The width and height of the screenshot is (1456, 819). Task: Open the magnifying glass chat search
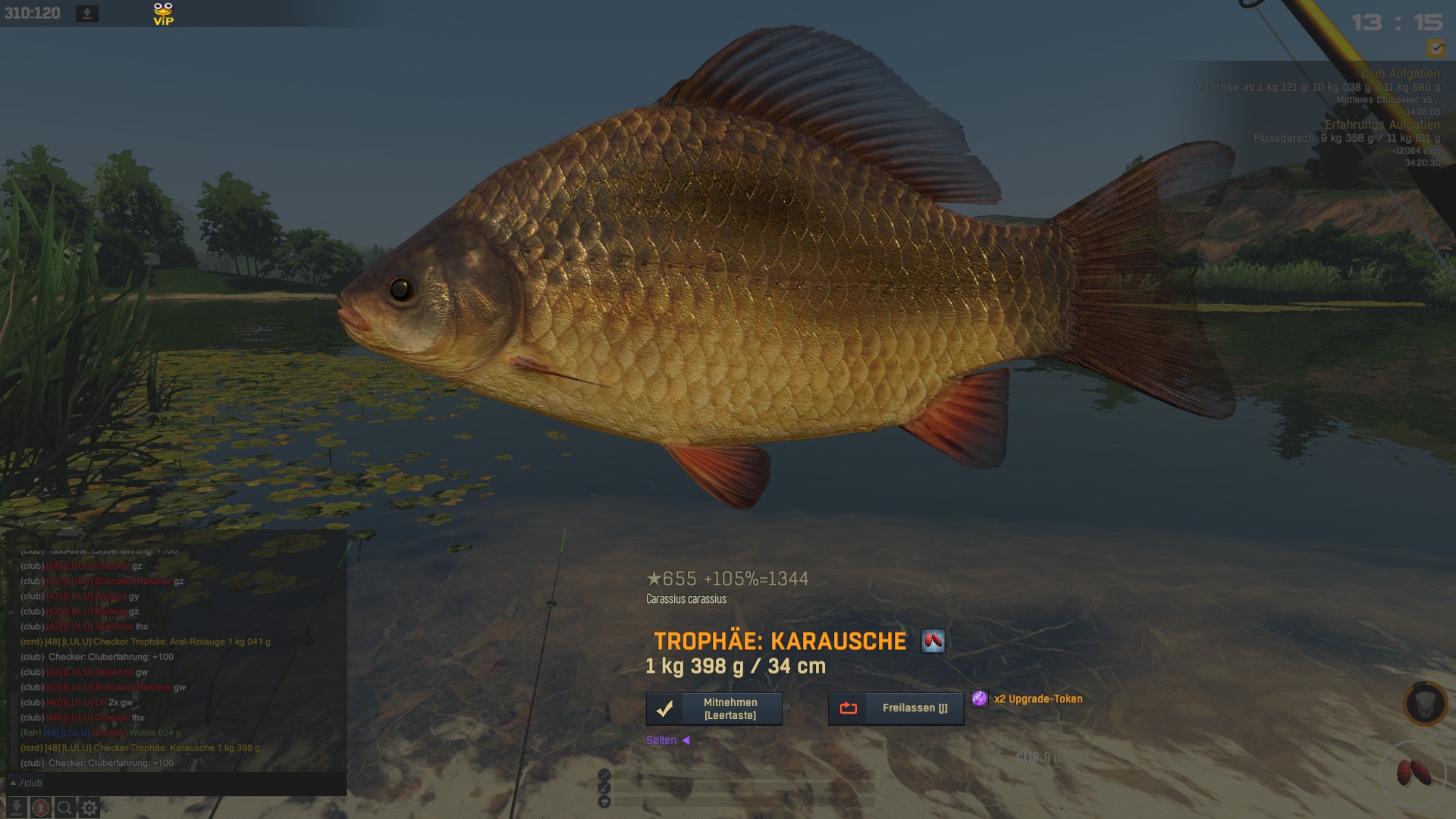tap(65, 808)
